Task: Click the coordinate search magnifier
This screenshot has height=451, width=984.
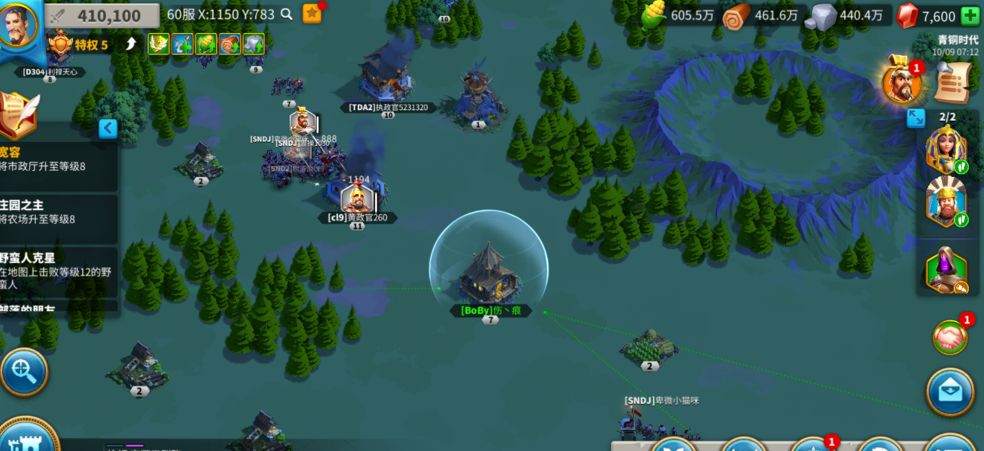Action: pos(287,14)
